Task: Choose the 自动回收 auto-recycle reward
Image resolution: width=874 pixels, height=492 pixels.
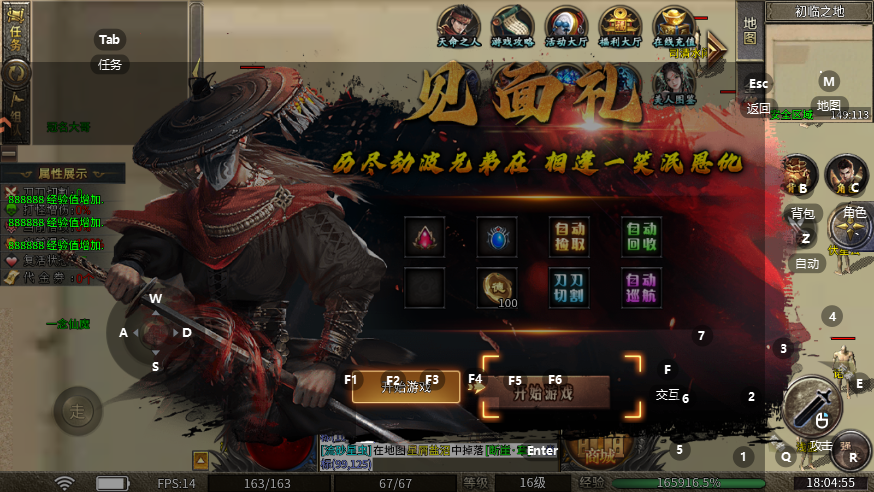Action: click(641, 237)
